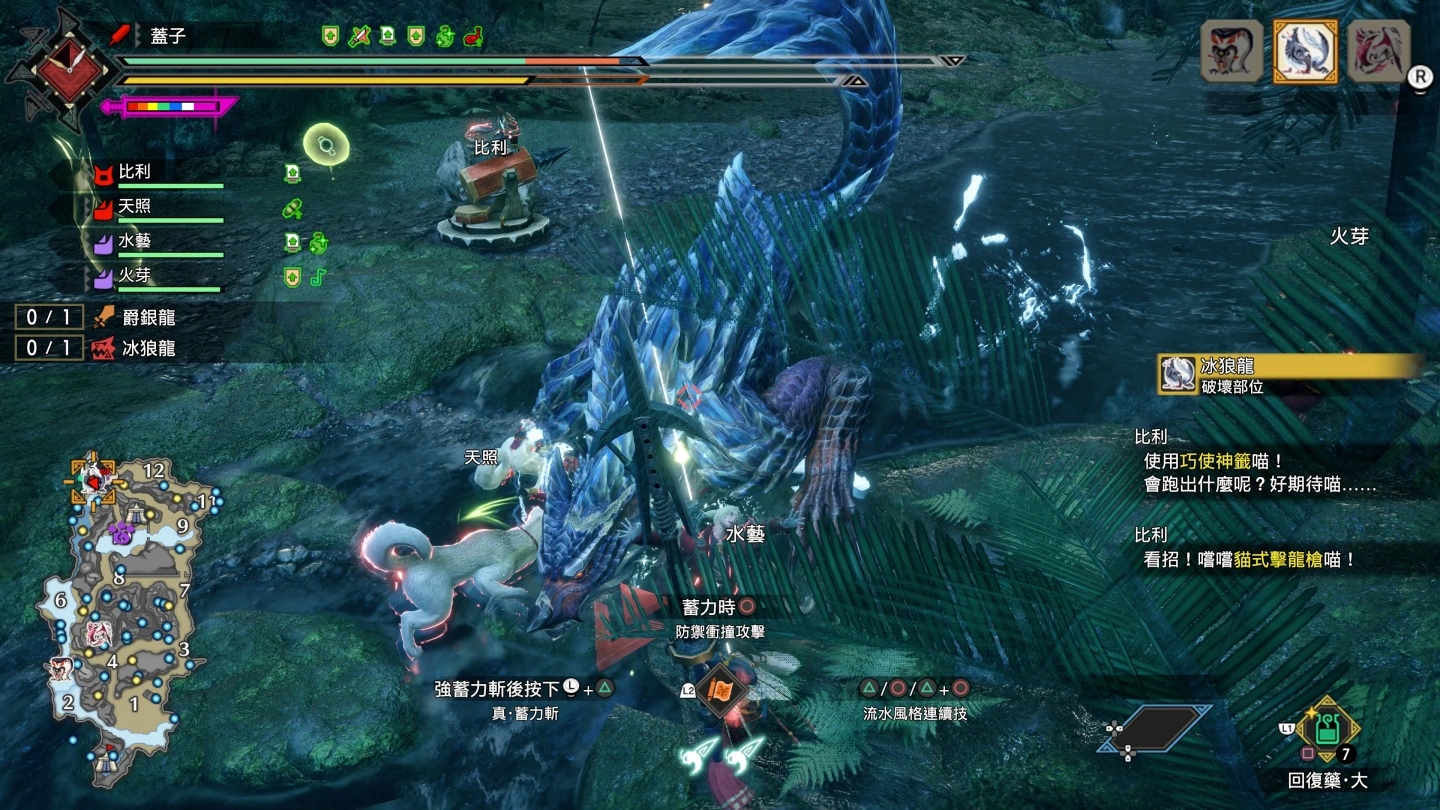Select party member 火芽 in the list
Image resolution: width=1440 pixels, height=810 pixels.
135,275
